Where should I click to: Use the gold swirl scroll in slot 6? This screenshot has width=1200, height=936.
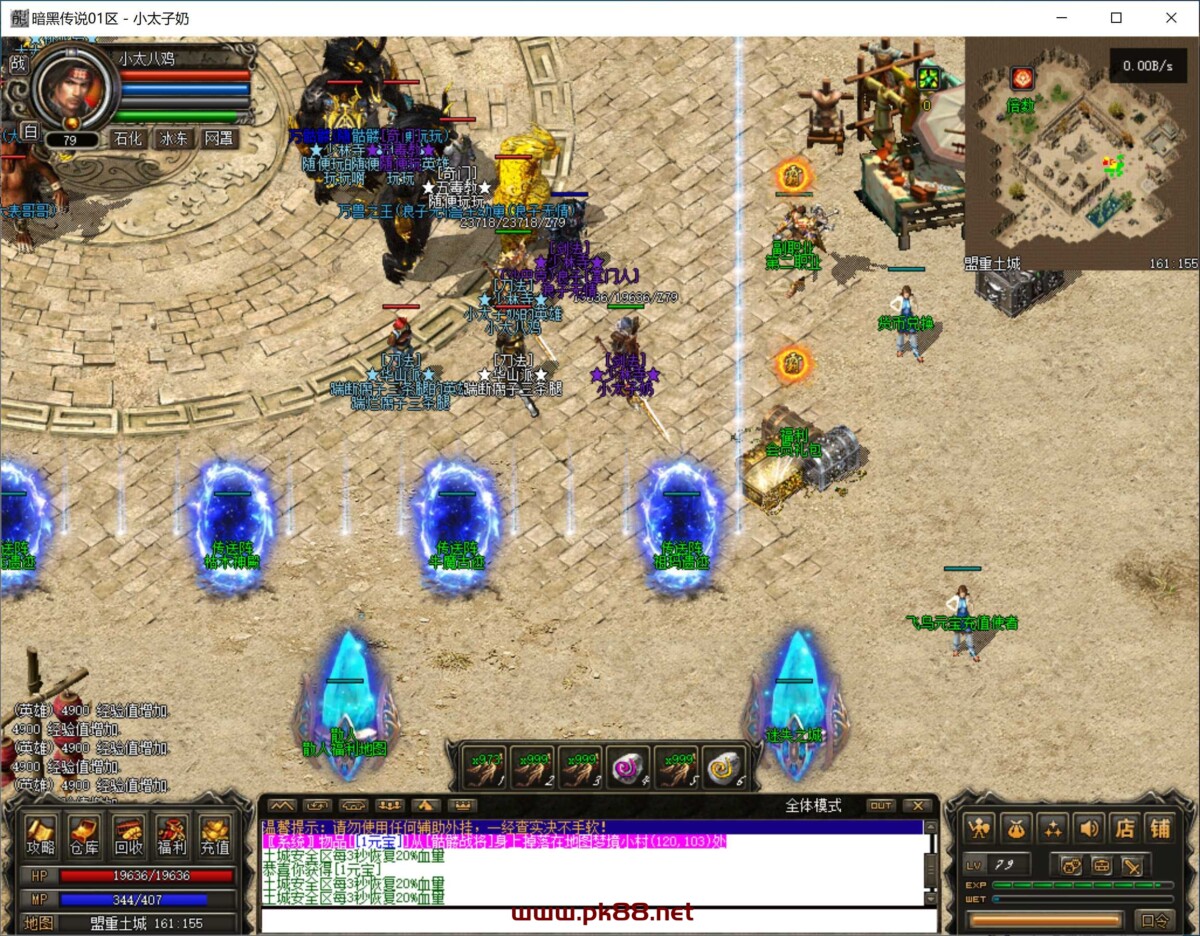(724, 768)
